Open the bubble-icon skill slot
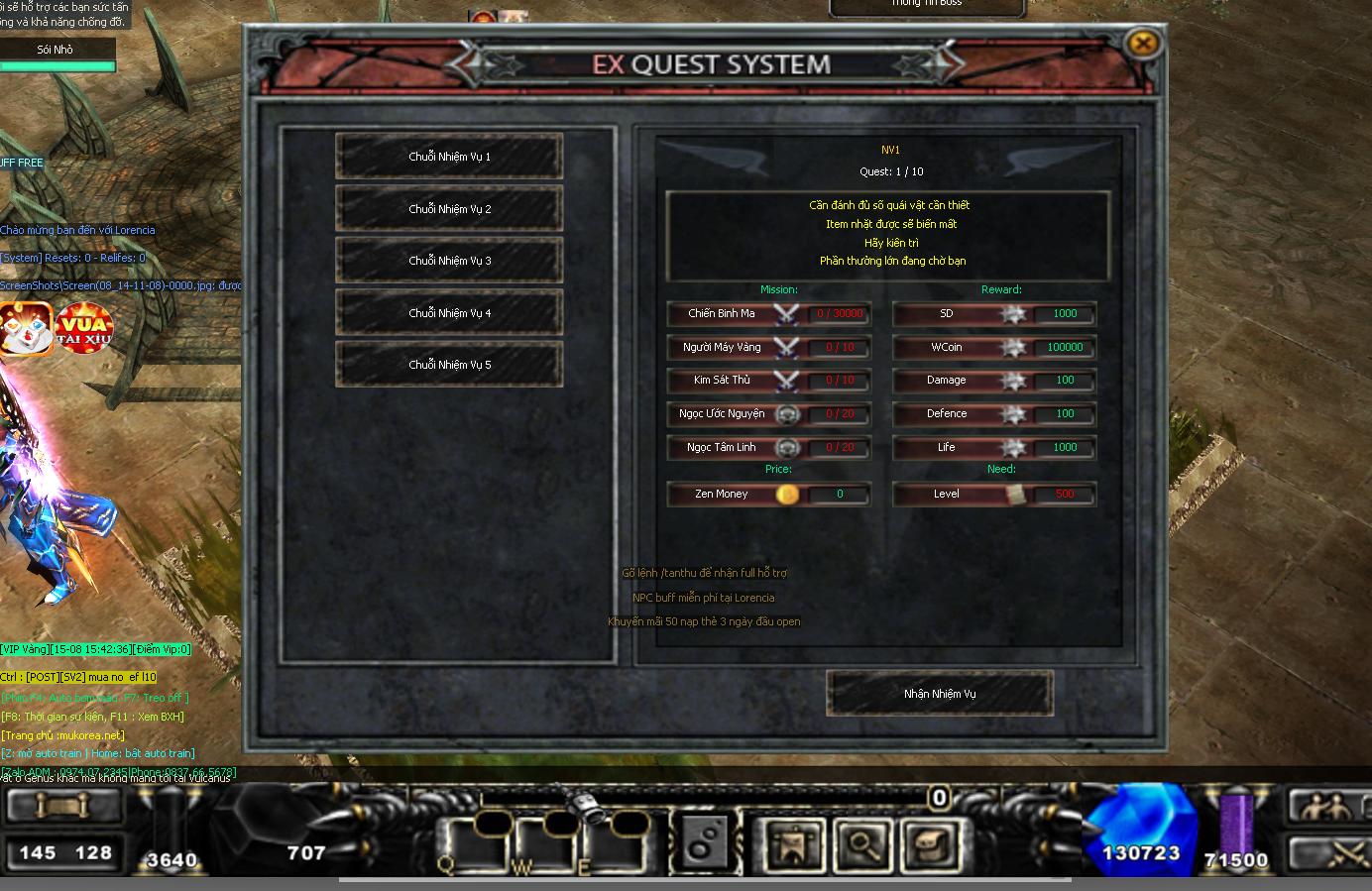This screenshot has height=891, width=1372. 705,842
